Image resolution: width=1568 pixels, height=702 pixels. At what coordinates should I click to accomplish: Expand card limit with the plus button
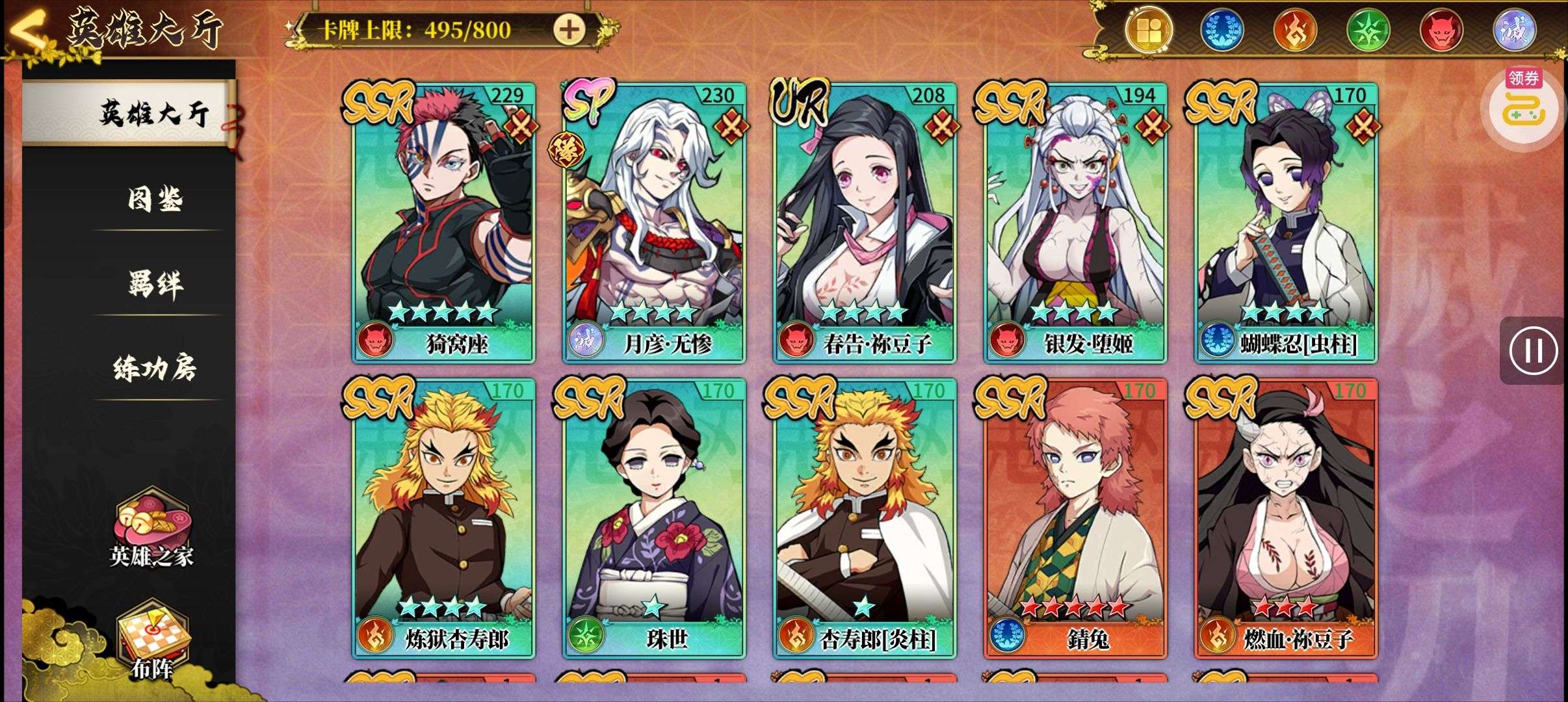pyautogui.click(x=569, y=30)
